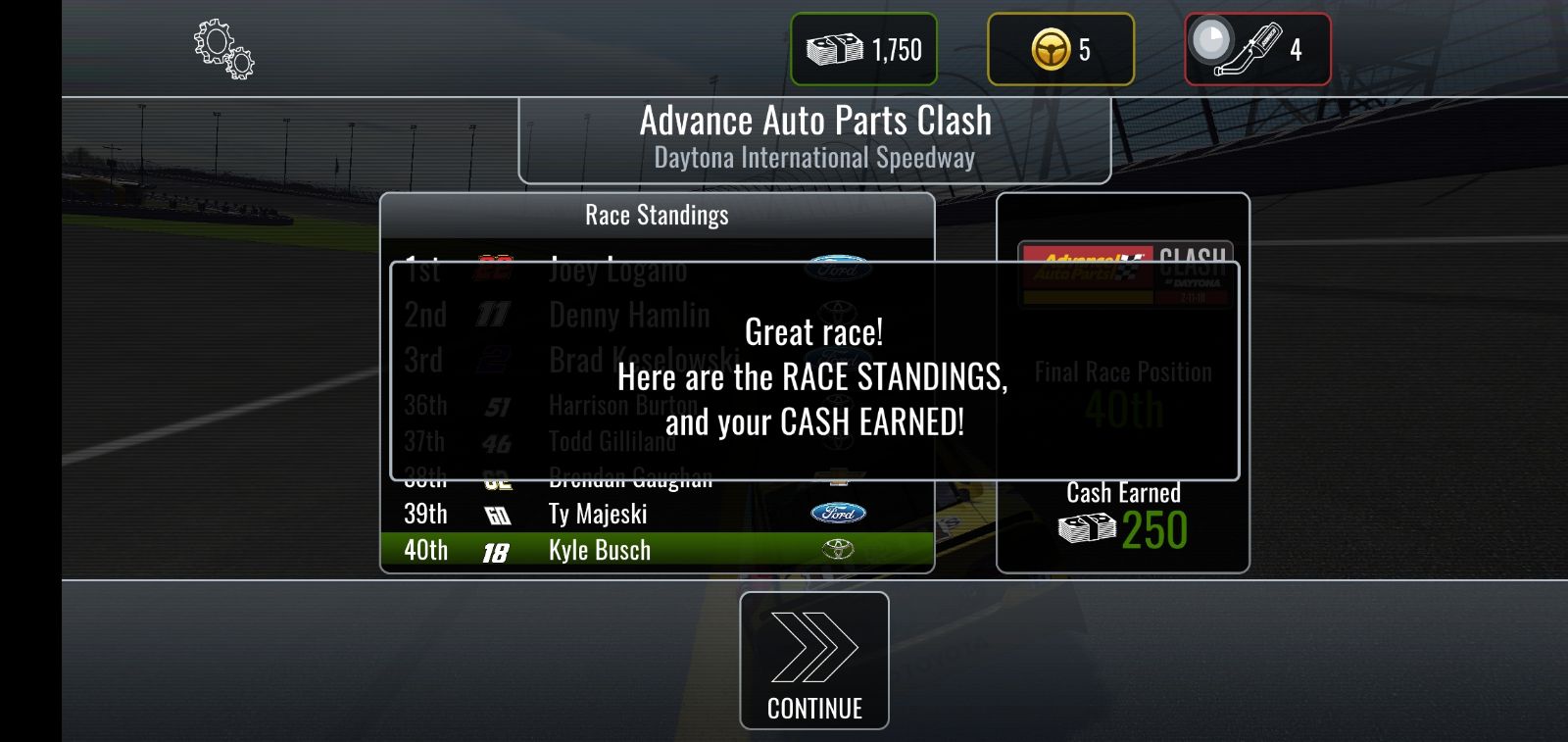
Task: Open the settings gears icon
Action: tap(223, 50)
